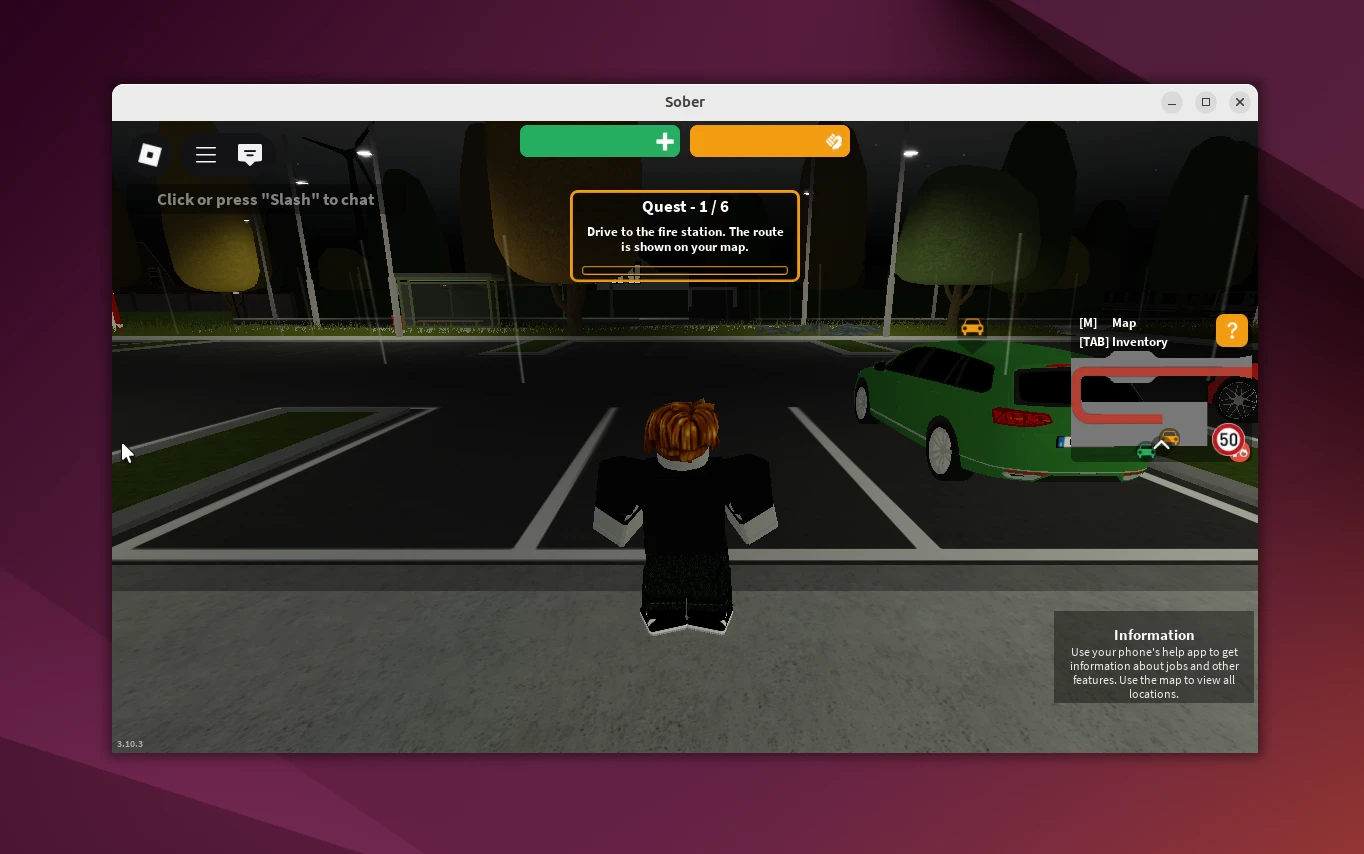Viewport: 1364px width, 854px height.
Task: Click the Sober window title bar
Action: pyautogui.click(x=684, y=102)
